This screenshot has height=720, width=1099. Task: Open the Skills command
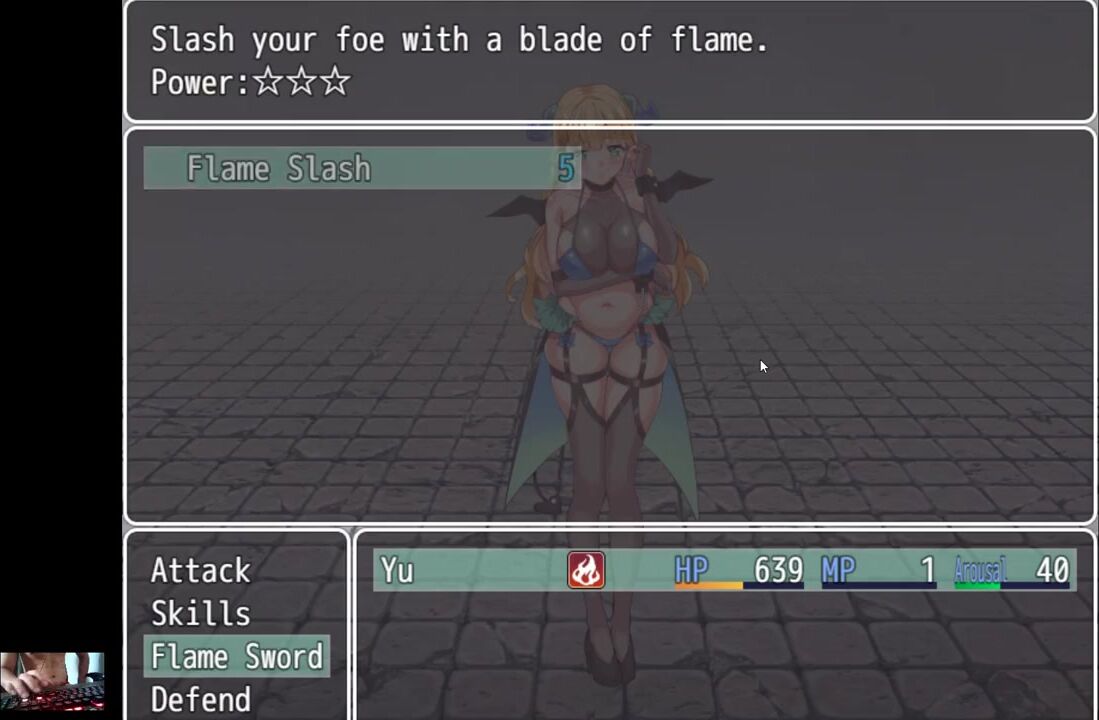(x=200, y=613)
